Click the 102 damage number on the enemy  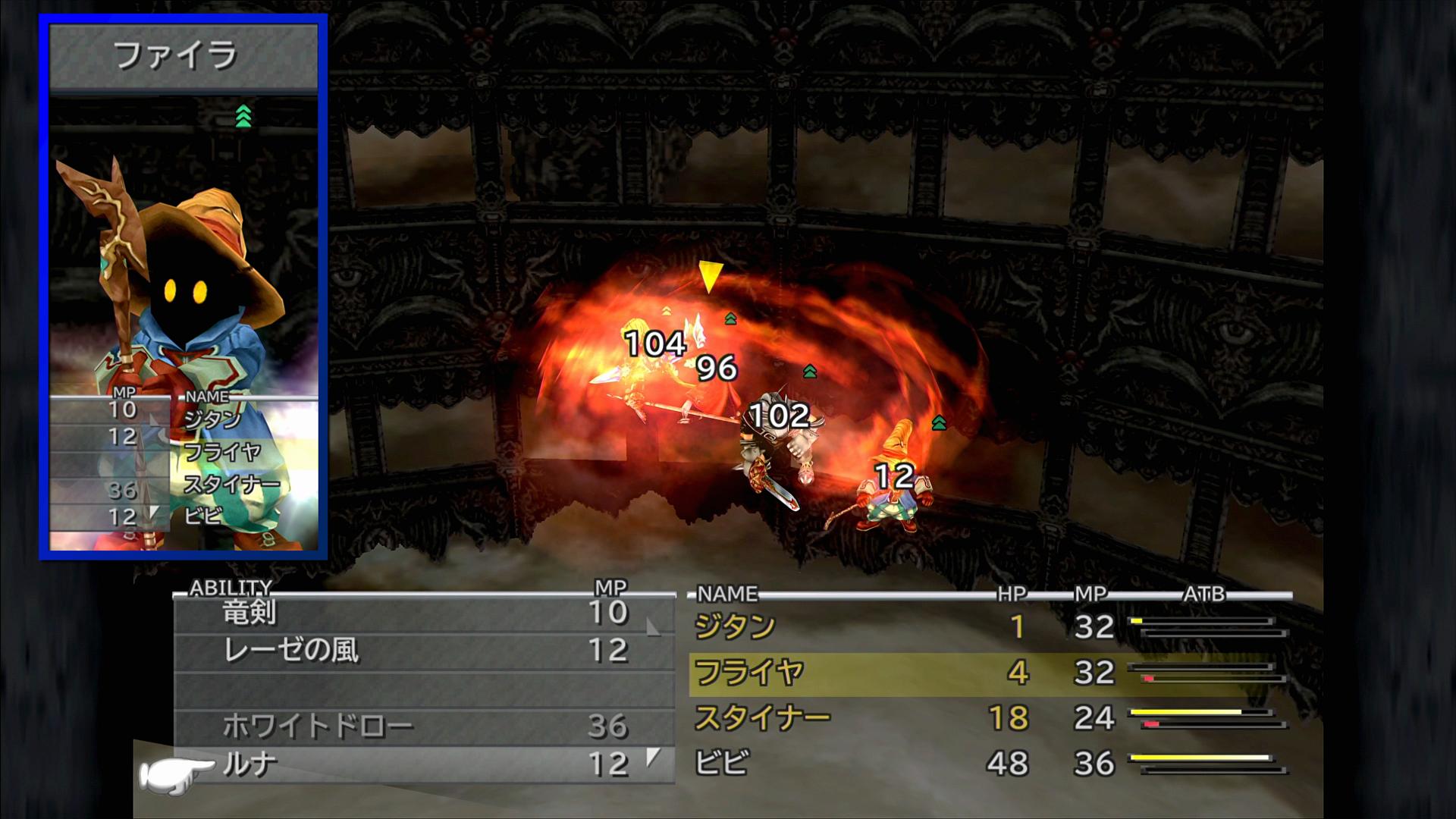[x=781, y=413]
